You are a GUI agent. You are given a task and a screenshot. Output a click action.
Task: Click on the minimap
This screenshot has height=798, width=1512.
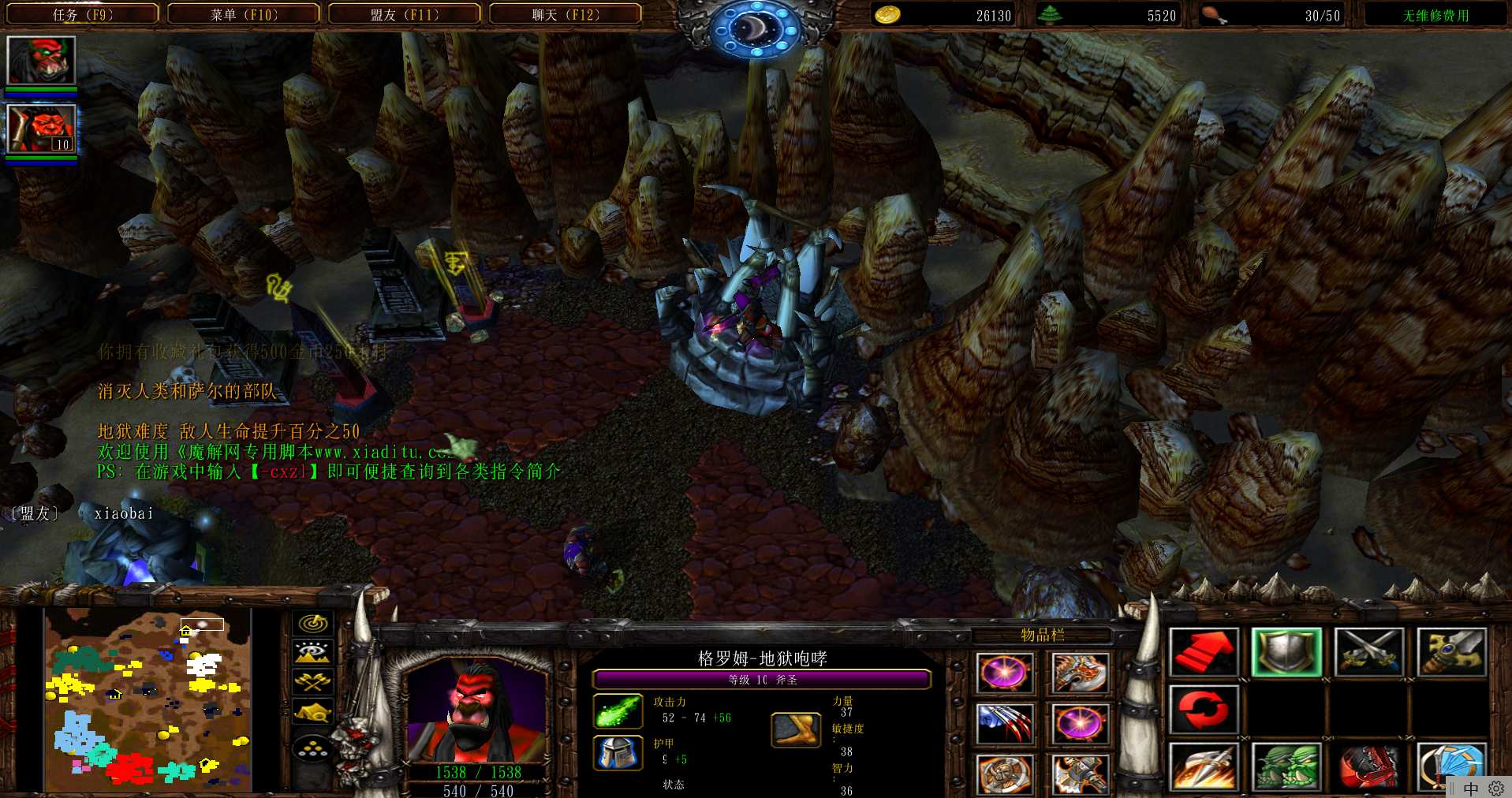(x=147, y=699)
